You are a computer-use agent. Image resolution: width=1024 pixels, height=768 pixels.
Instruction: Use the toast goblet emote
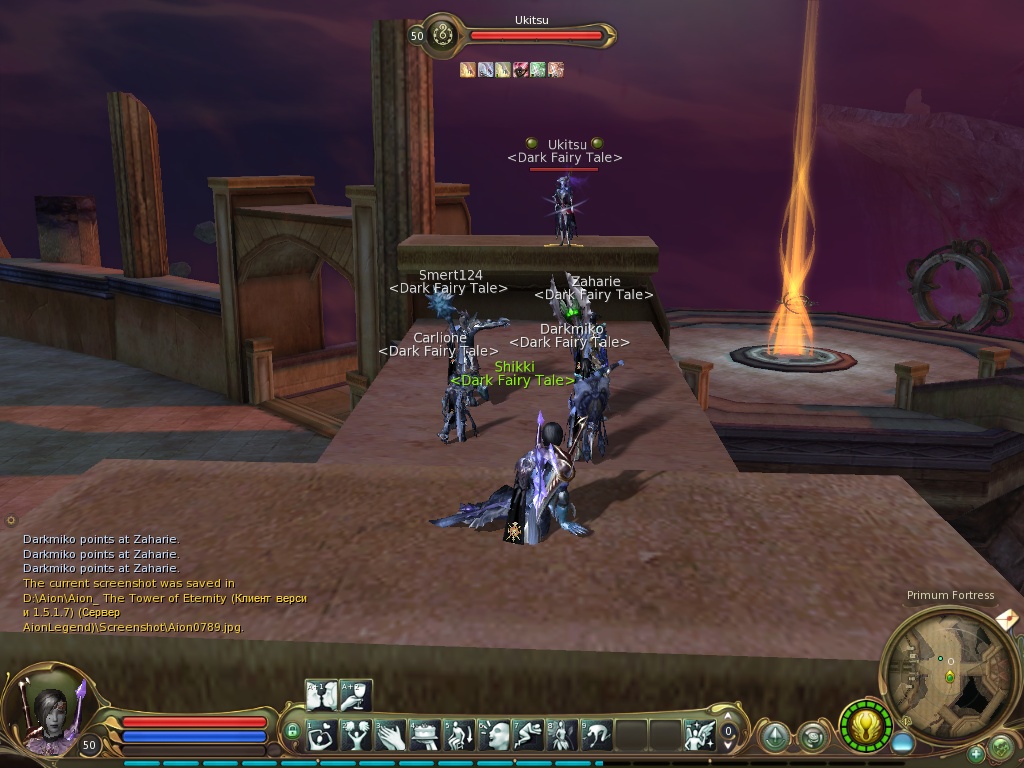point(356,695)
